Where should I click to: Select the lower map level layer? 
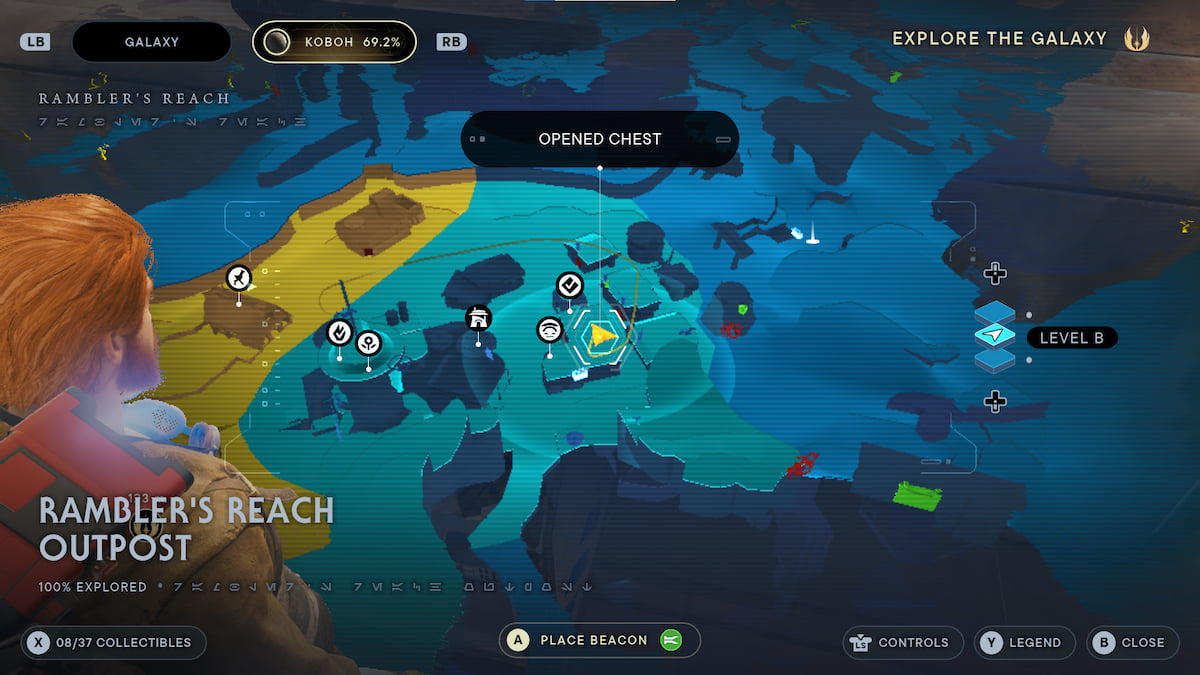coord(994,360)
